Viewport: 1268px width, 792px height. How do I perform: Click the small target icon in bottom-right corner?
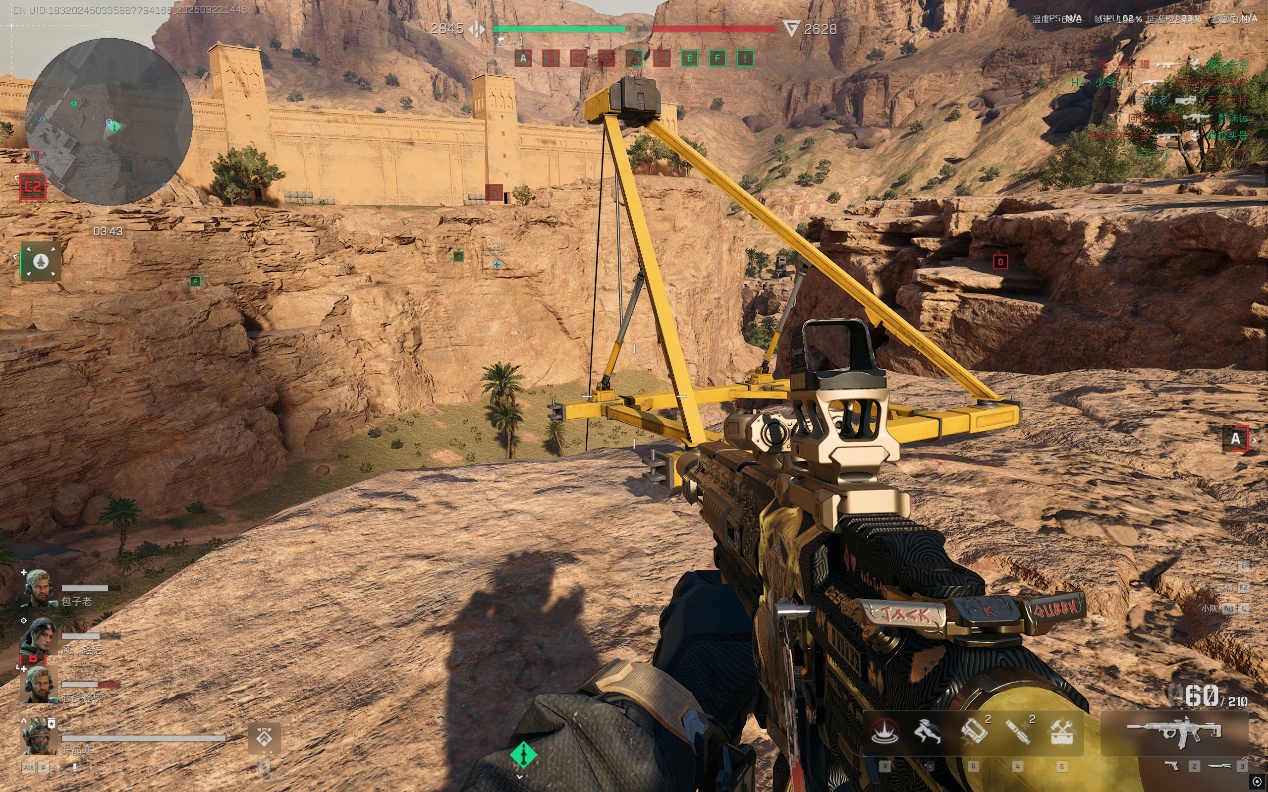point(1257,781)
